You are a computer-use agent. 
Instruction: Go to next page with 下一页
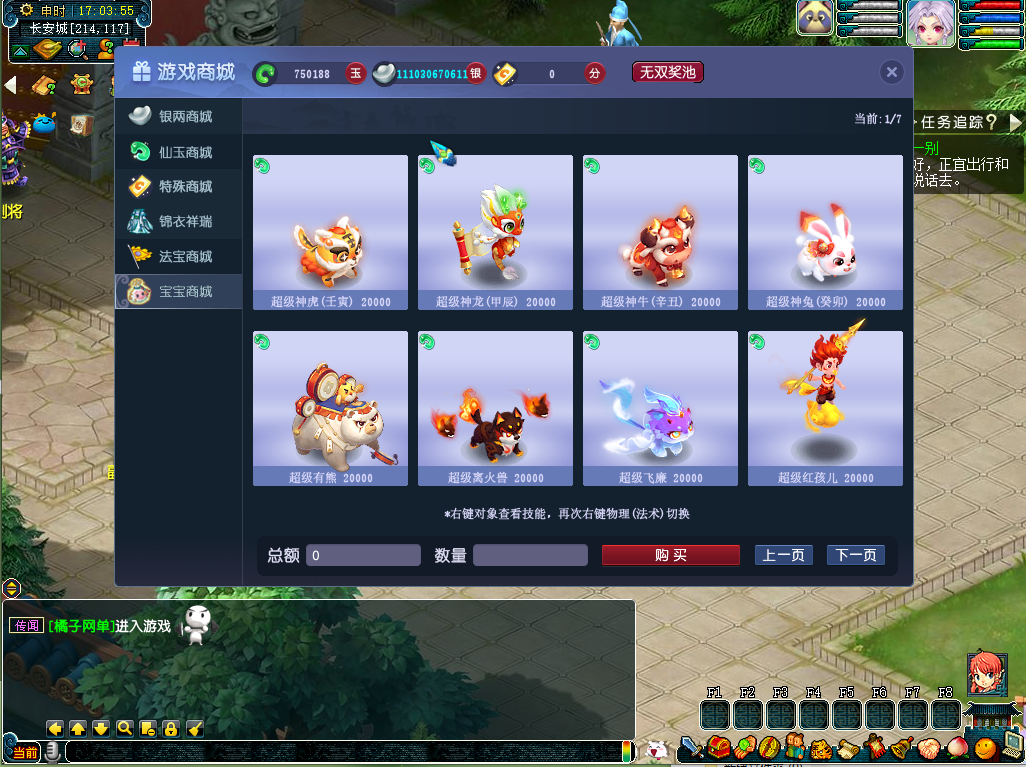tap(855, 555)
